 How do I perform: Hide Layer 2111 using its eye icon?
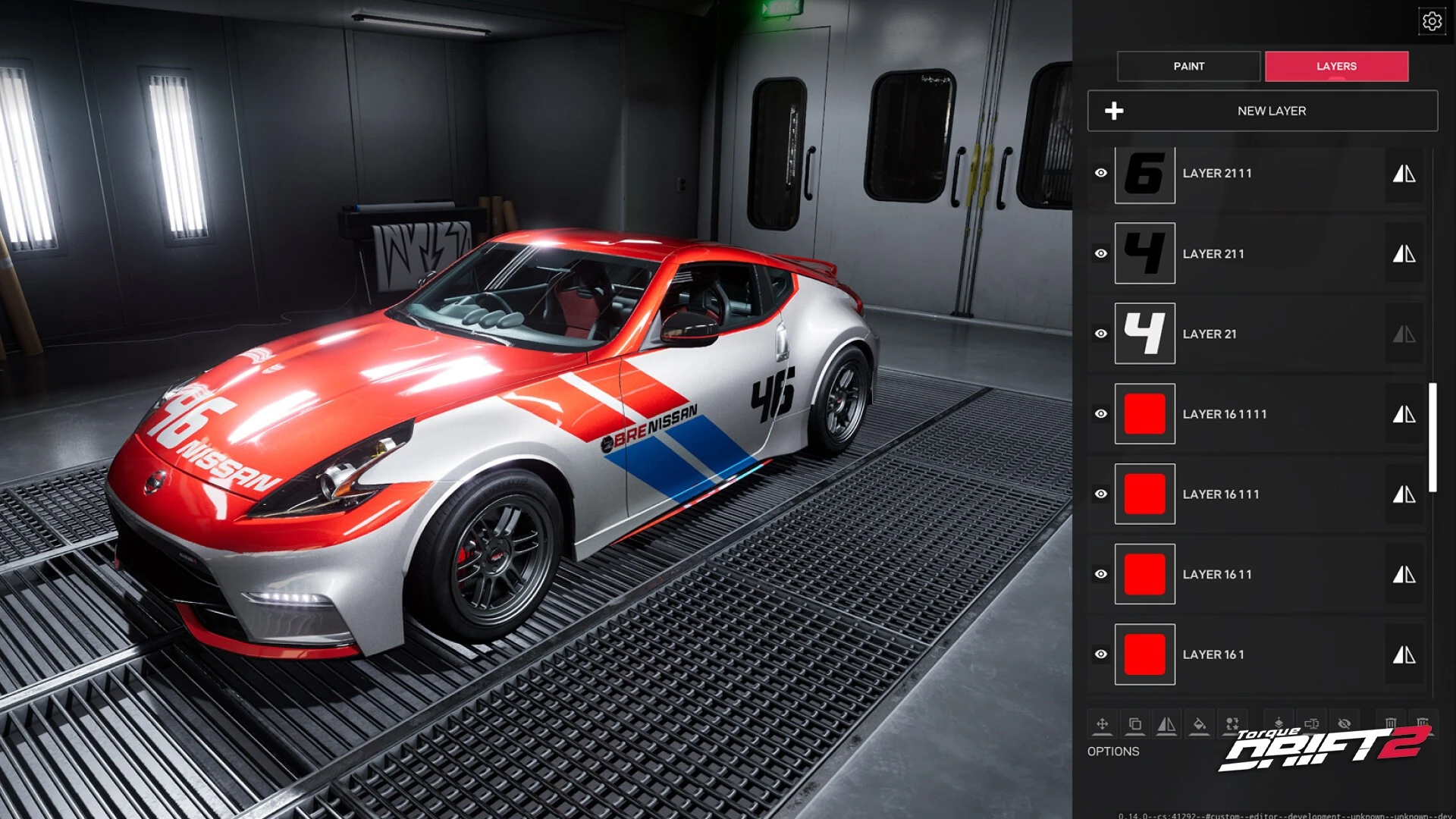[x=1101, y=174]
